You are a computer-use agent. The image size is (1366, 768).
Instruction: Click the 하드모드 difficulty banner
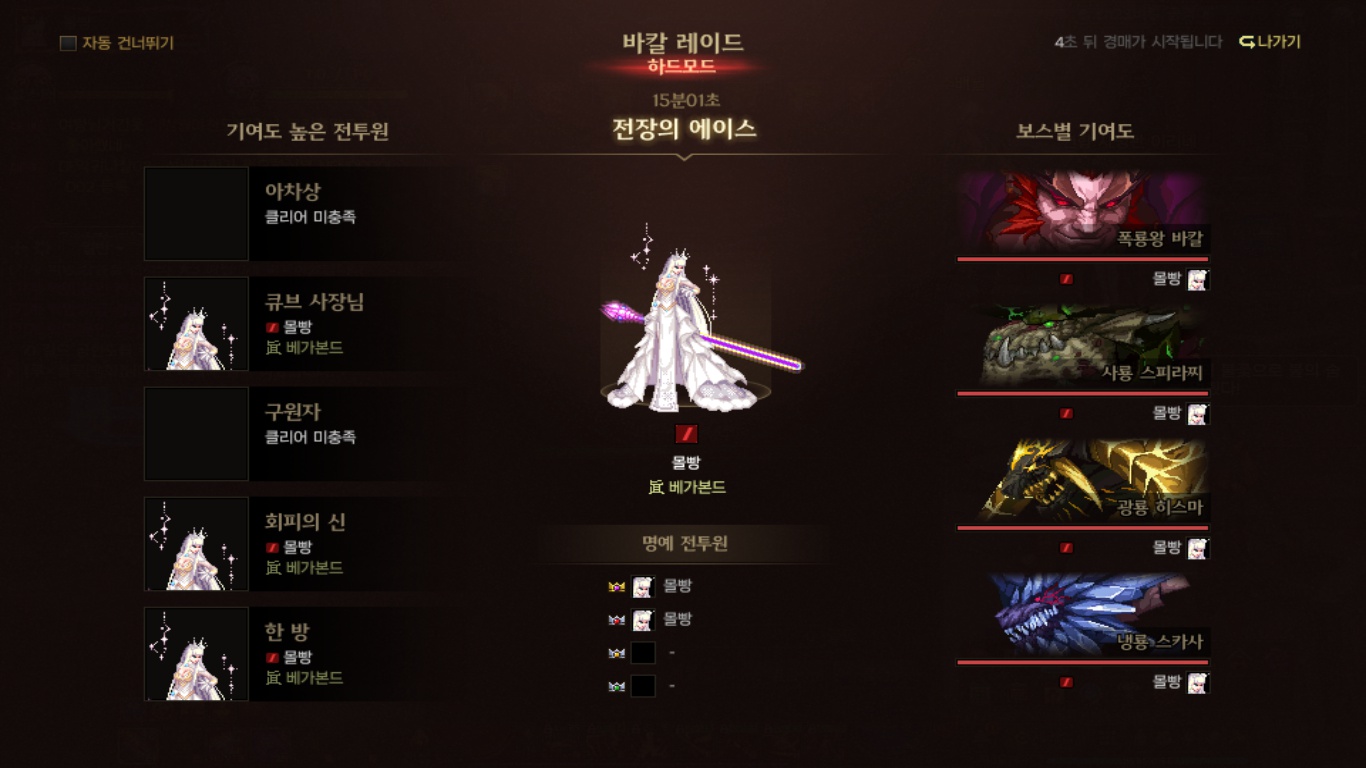coord(683,64)
